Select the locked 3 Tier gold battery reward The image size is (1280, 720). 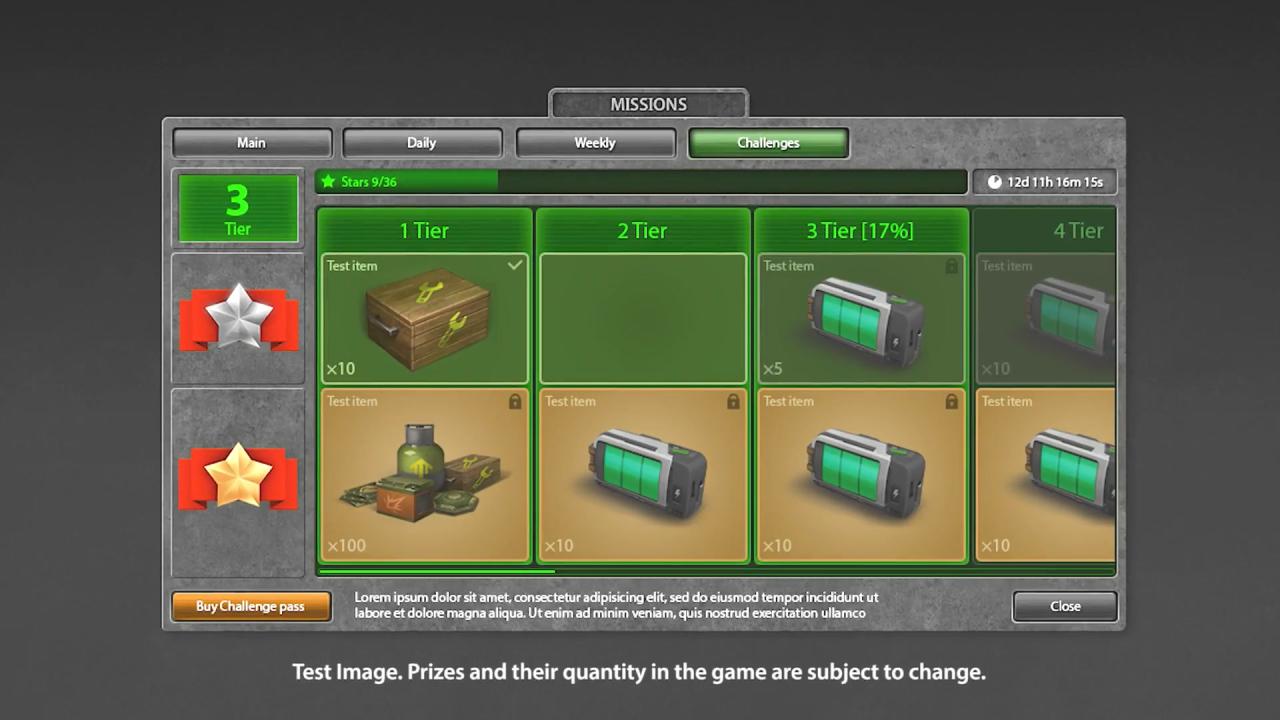[x=861, y=475]
